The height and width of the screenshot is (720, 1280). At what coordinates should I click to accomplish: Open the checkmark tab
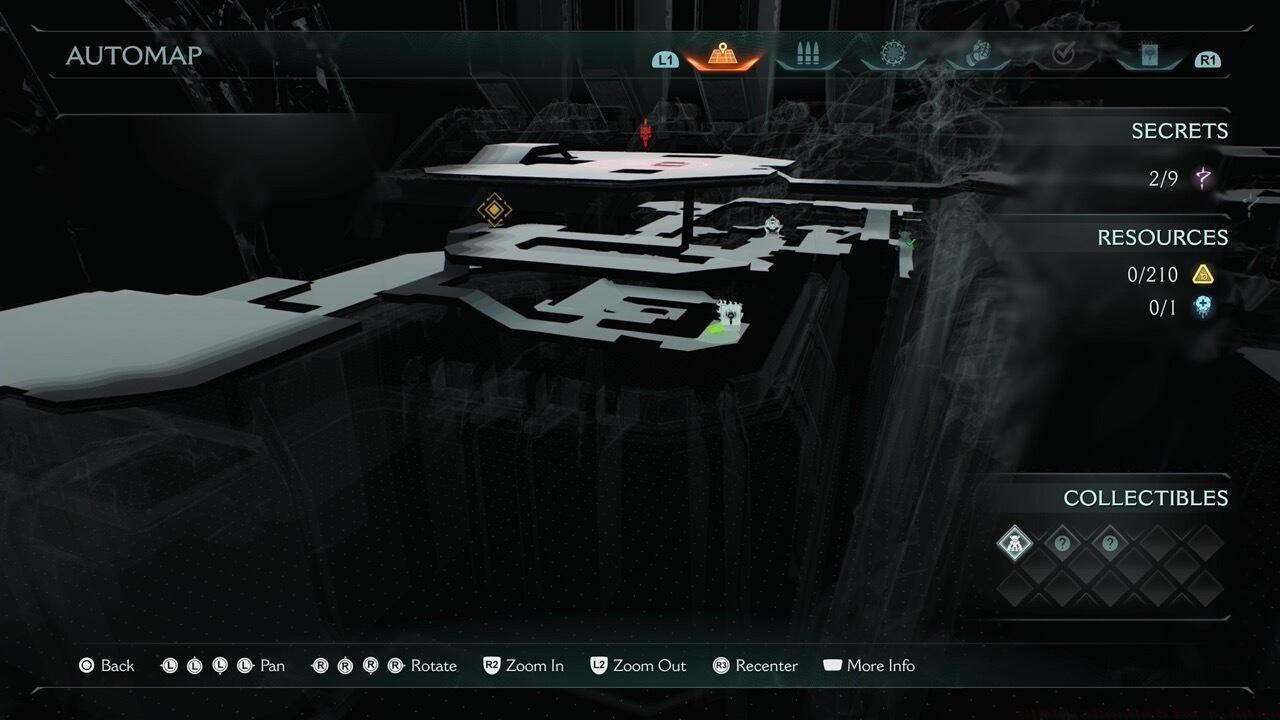[x=1063, y=55]
